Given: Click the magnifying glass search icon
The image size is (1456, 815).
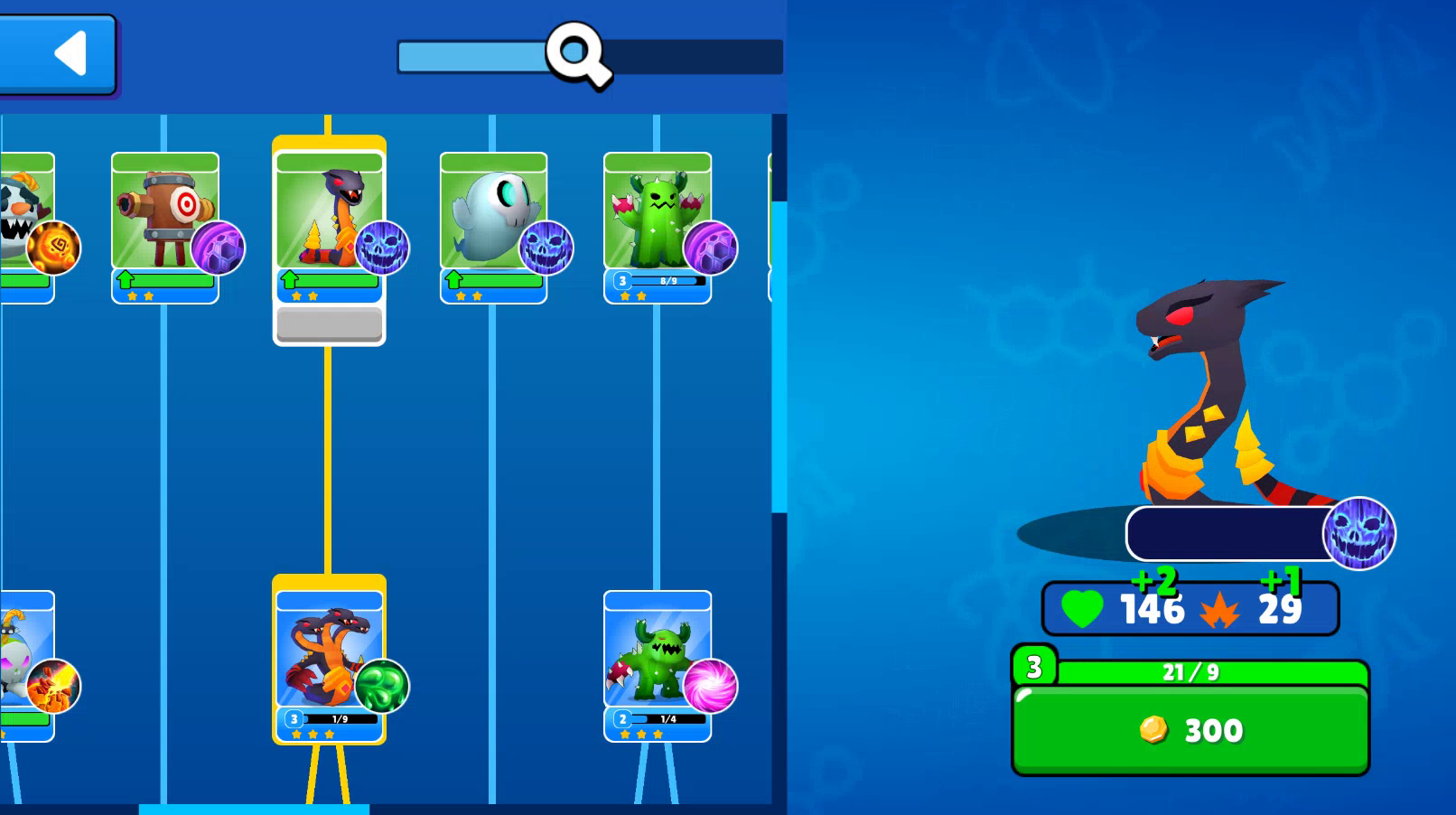Looking at the screenshot, I should [x=577, y=55].
